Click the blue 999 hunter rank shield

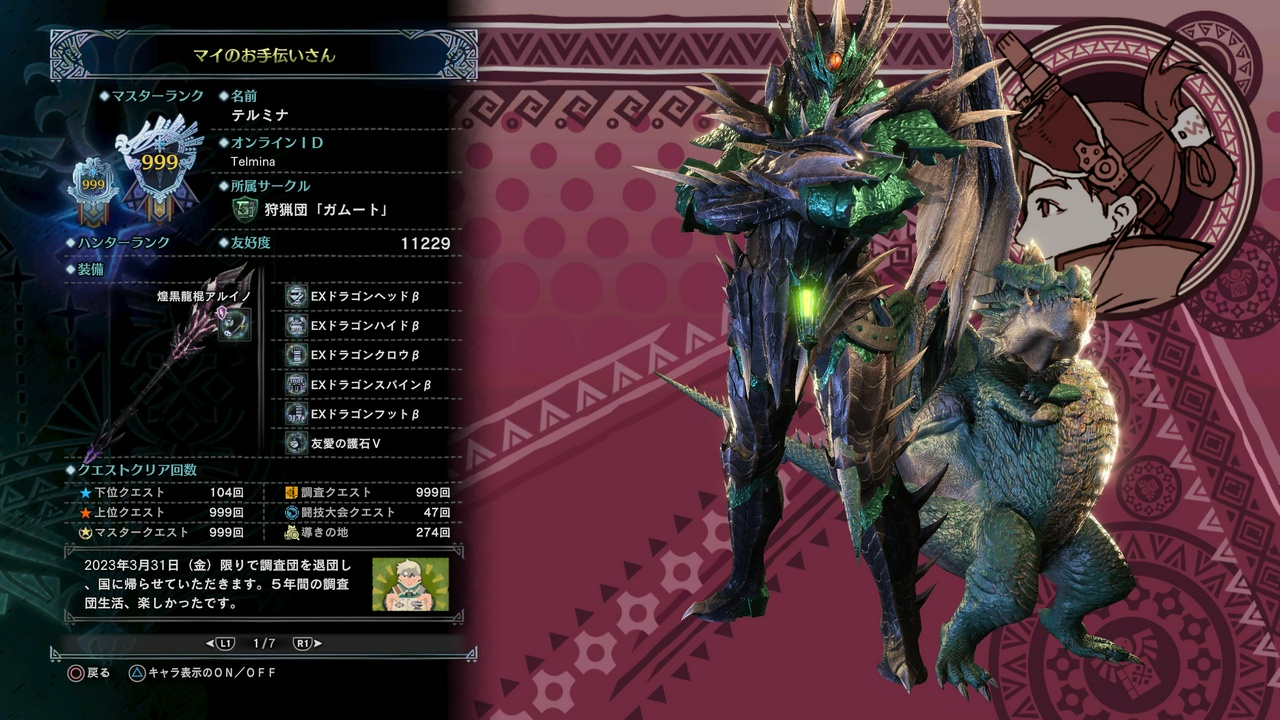[x=92, y=185]
